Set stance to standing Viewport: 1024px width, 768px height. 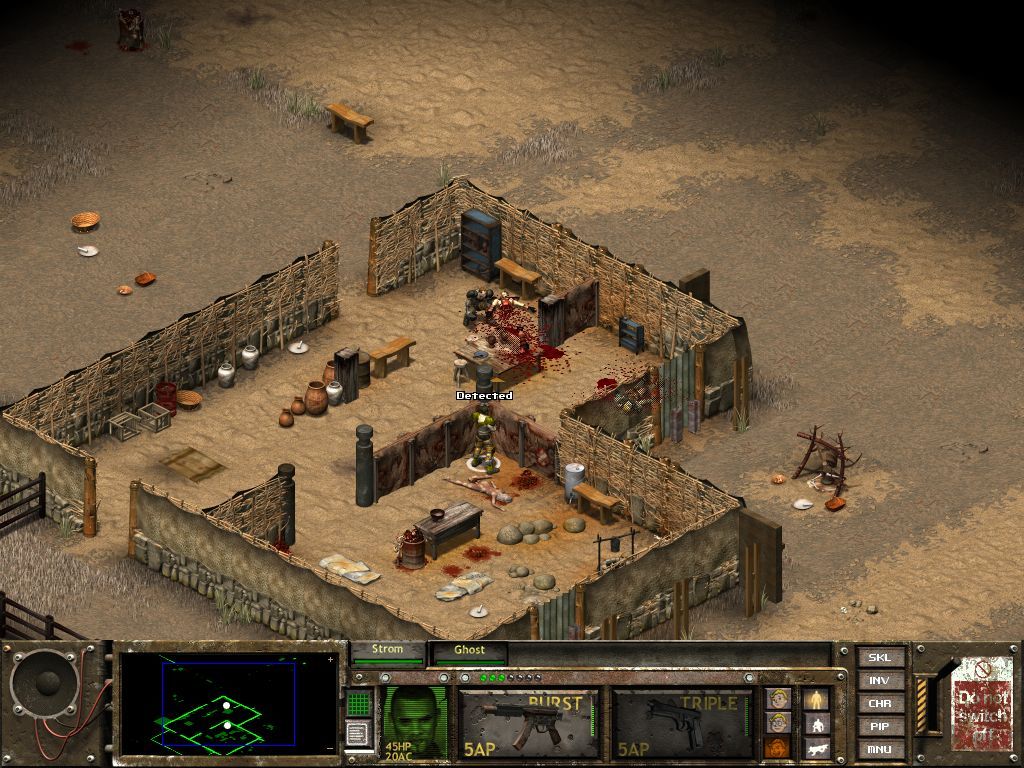[816, 698]
